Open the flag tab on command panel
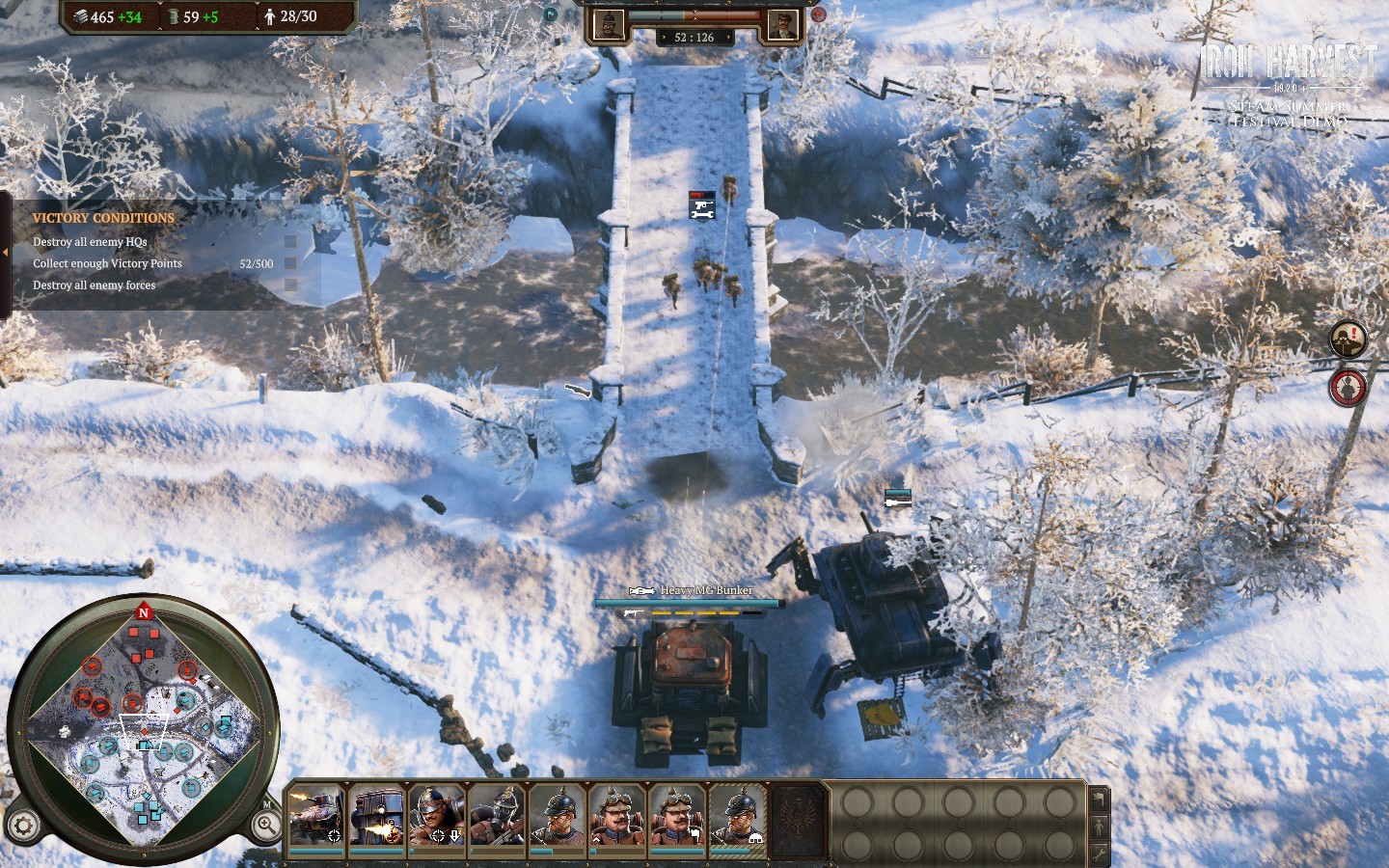1389x868 pixels. (1099, 800)
